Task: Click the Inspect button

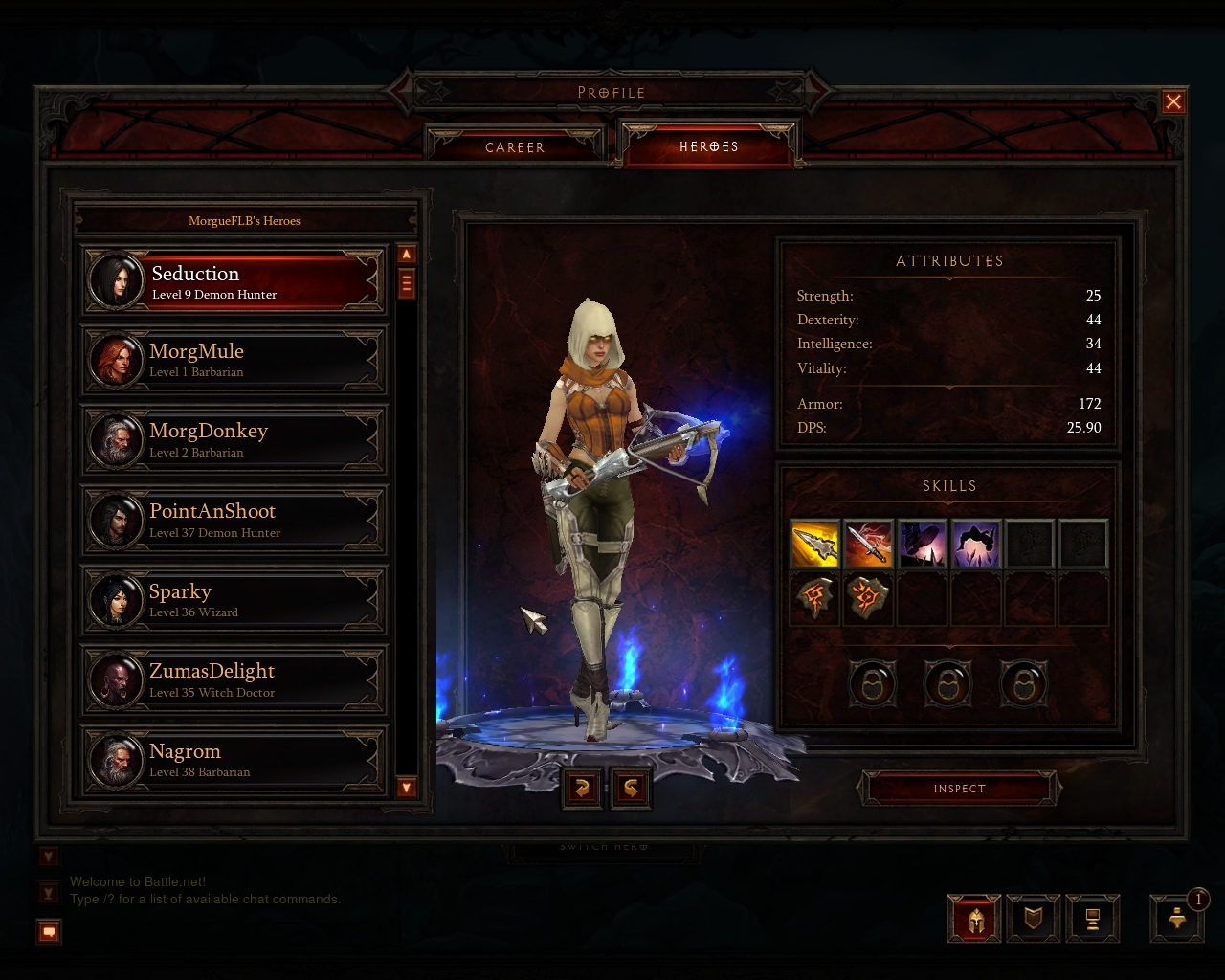Action: (x=959, y=789)
